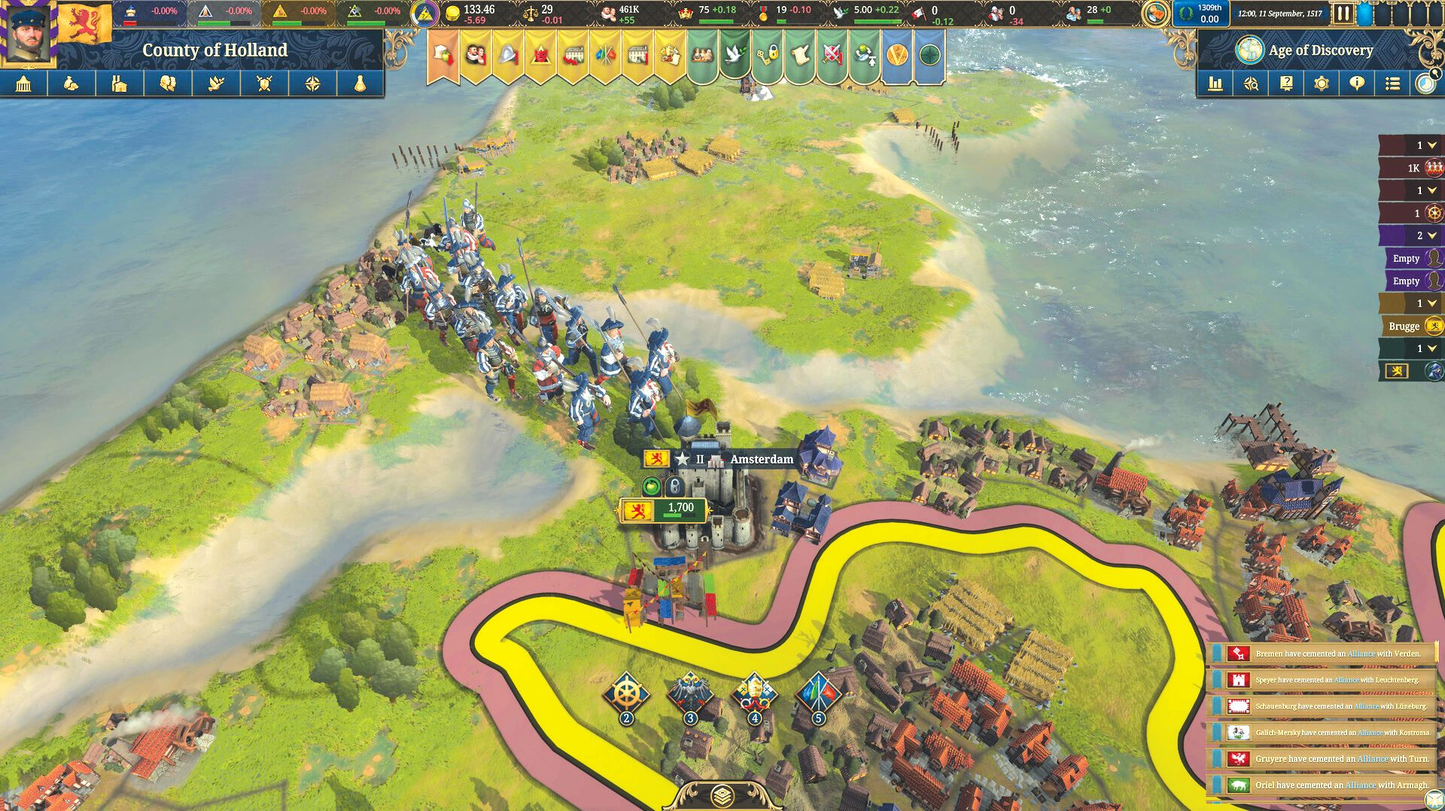Open the info speech-bubble icon

coord(1357,84)
